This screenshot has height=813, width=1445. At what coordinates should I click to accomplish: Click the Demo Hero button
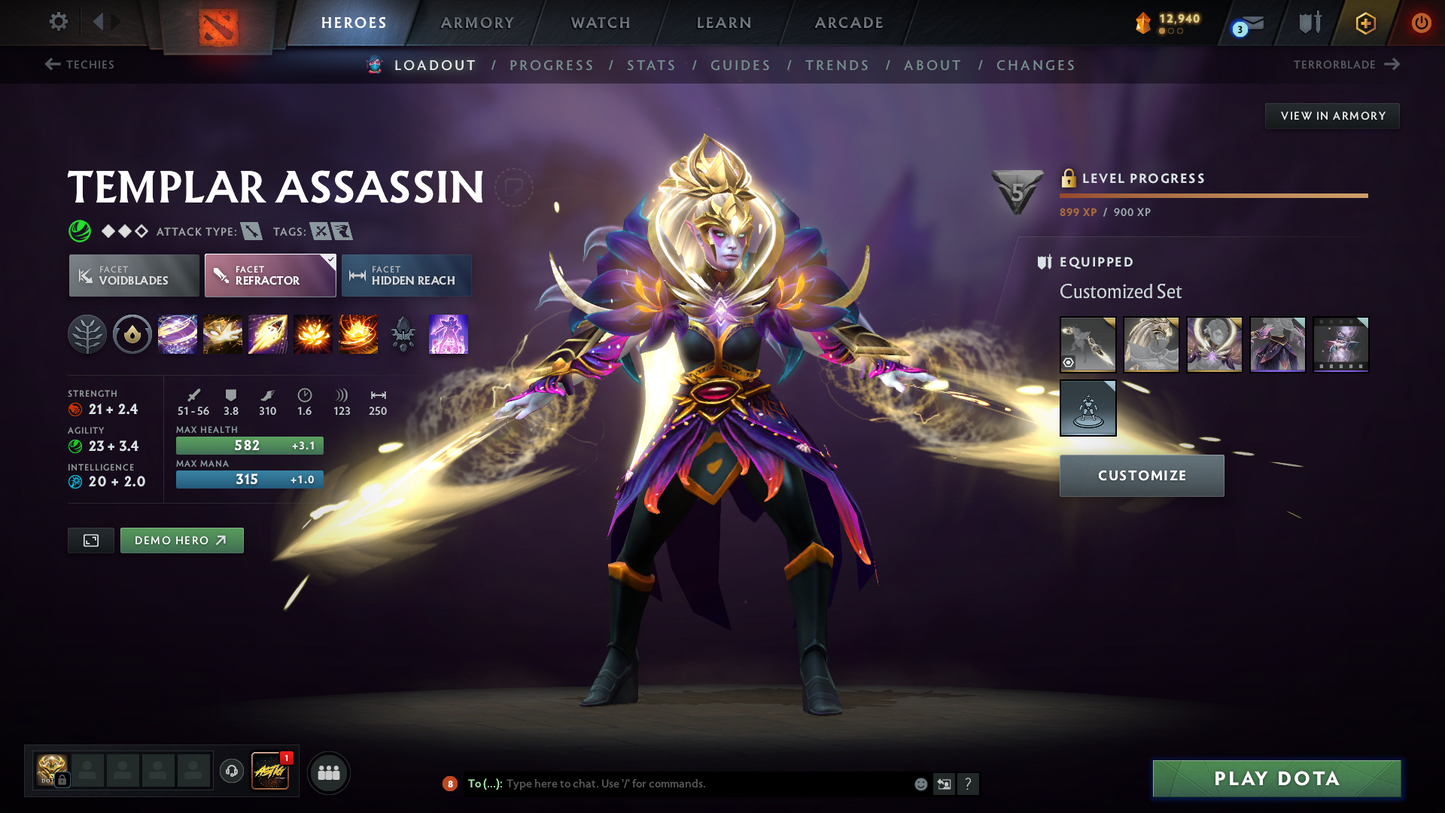(x=181, y=540)
